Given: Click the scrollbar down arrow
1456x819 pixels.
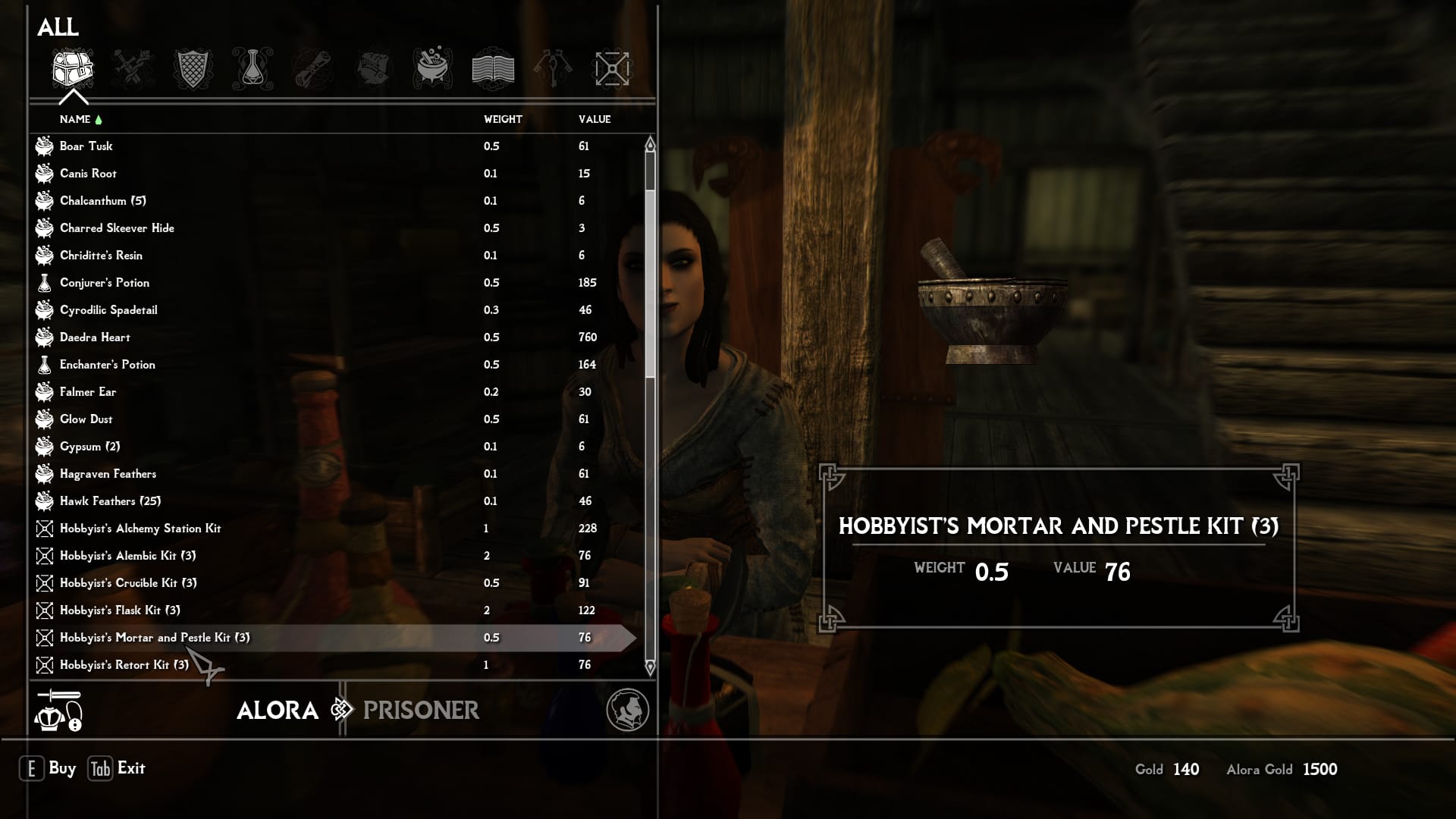Looking at the screenshot, I should (x=650, y=668).
